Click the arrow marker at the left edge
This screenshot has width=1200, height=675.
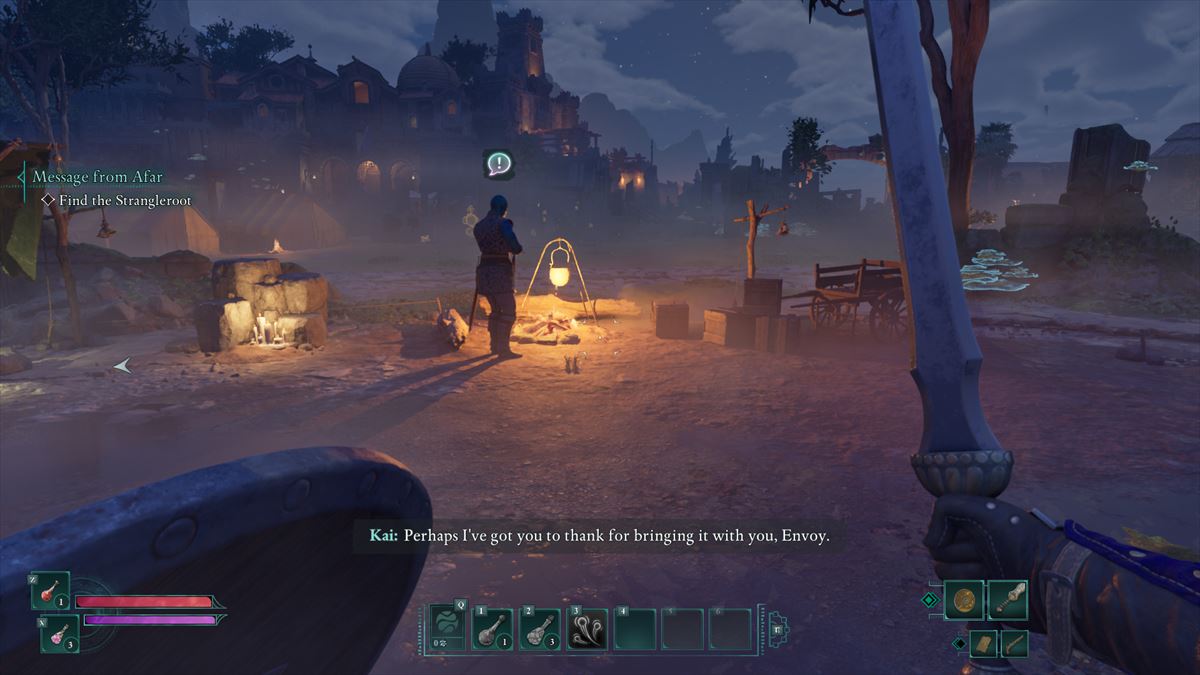[x=122, y=366]
